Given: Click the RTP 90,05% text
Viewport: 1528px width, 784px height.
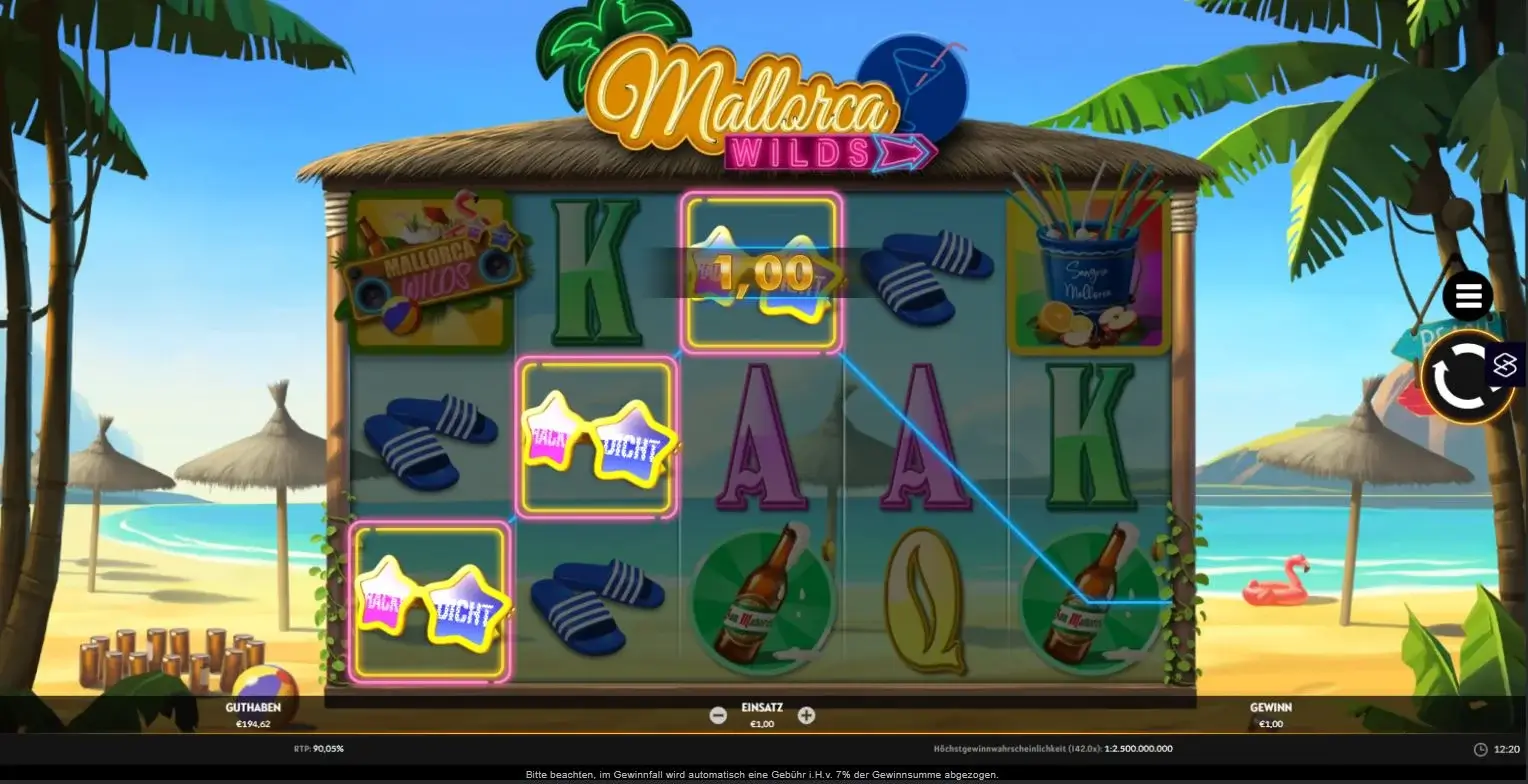Looking at the screenshot, I should click(321, 747).
